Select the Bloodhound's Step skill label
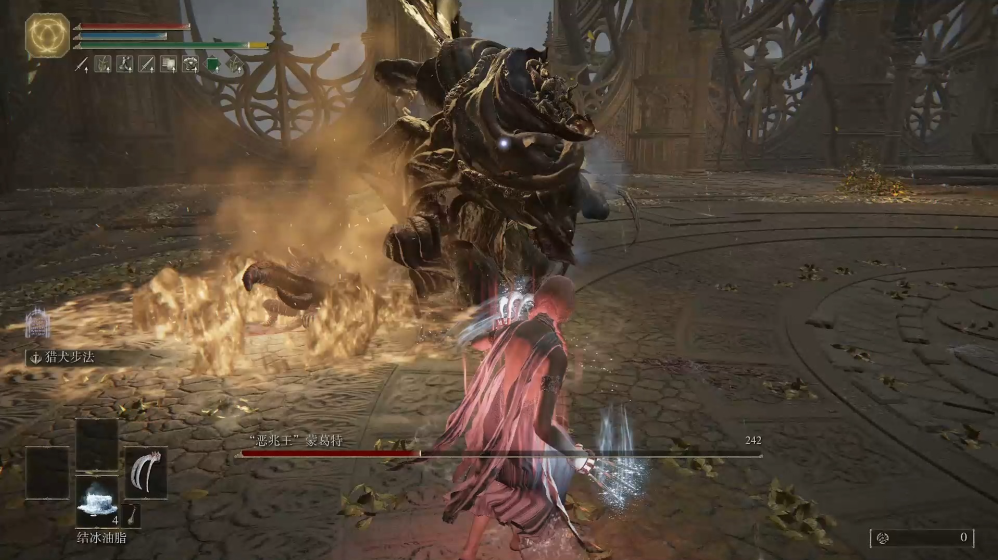 click(x=67, y=357)
